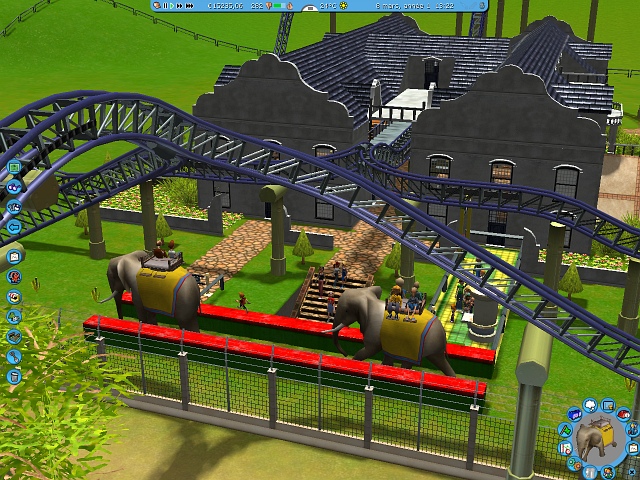Viewport: 640px width, 480px height.
Task: Click the green flag open ride button
Action: pos(566,429)
